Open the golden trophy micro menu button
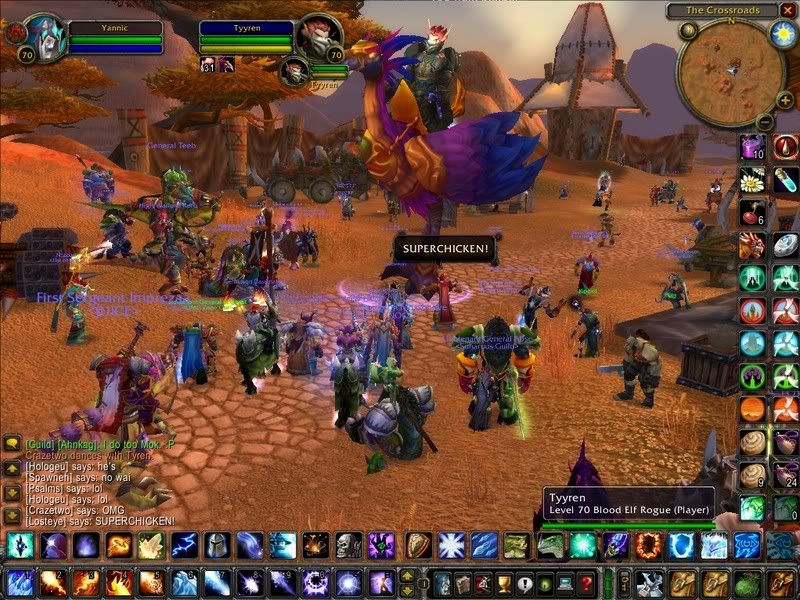 click(505, 582)
